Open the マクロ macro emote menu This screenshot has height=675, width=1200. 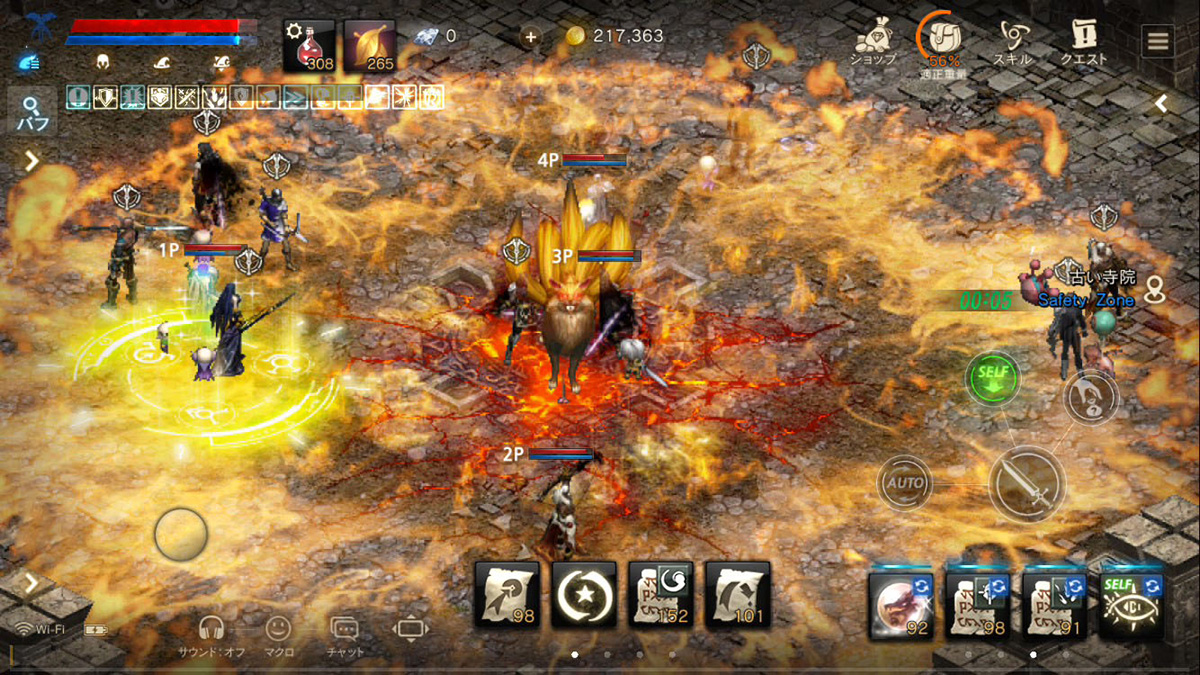point(278,634)
